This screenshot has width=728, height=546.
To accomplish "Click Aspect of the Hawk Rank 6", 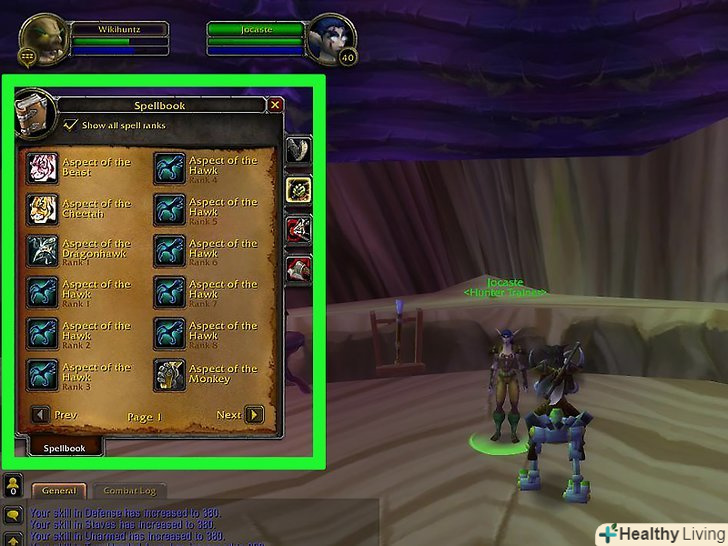I will pos(169,250).
